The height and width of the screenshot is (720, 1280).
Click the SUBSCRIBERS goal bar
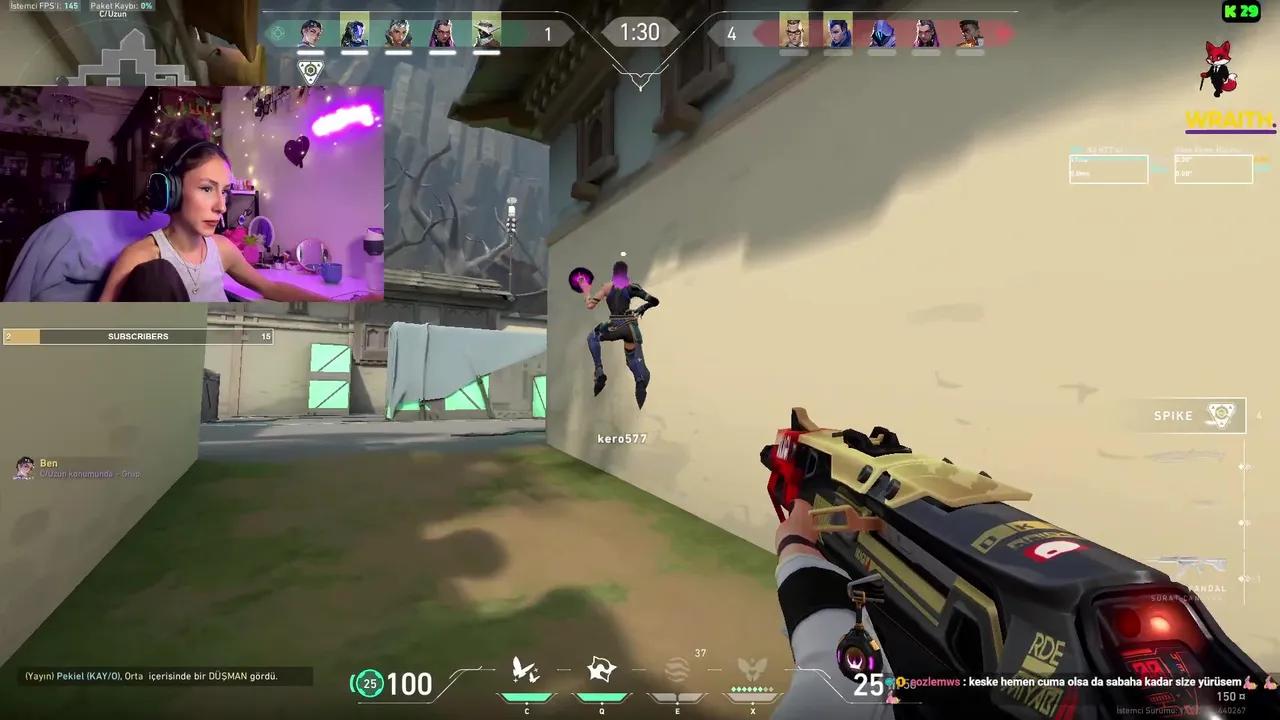click(138, 336)
